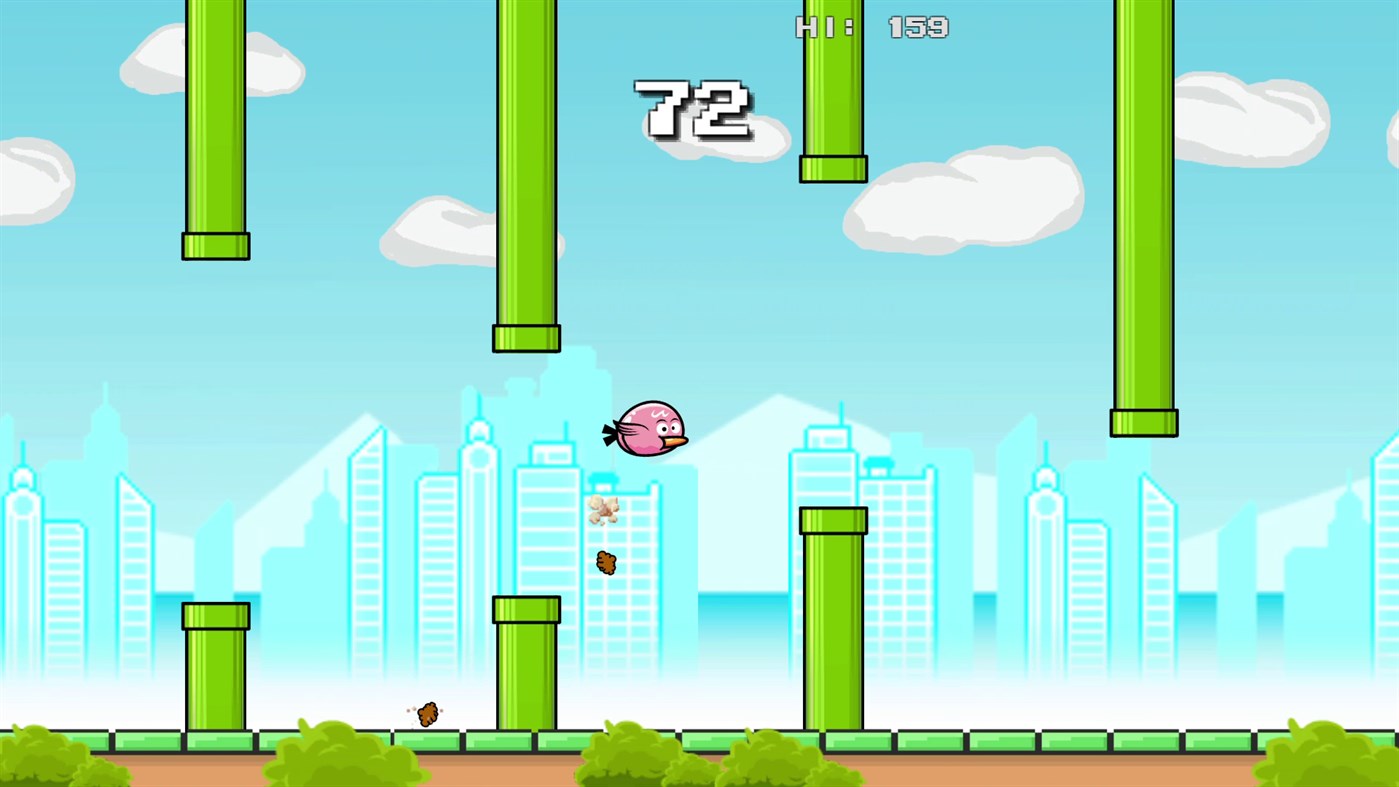Click the score number 72
Screen dimensions: 1399x787
[x=692, y=108]
